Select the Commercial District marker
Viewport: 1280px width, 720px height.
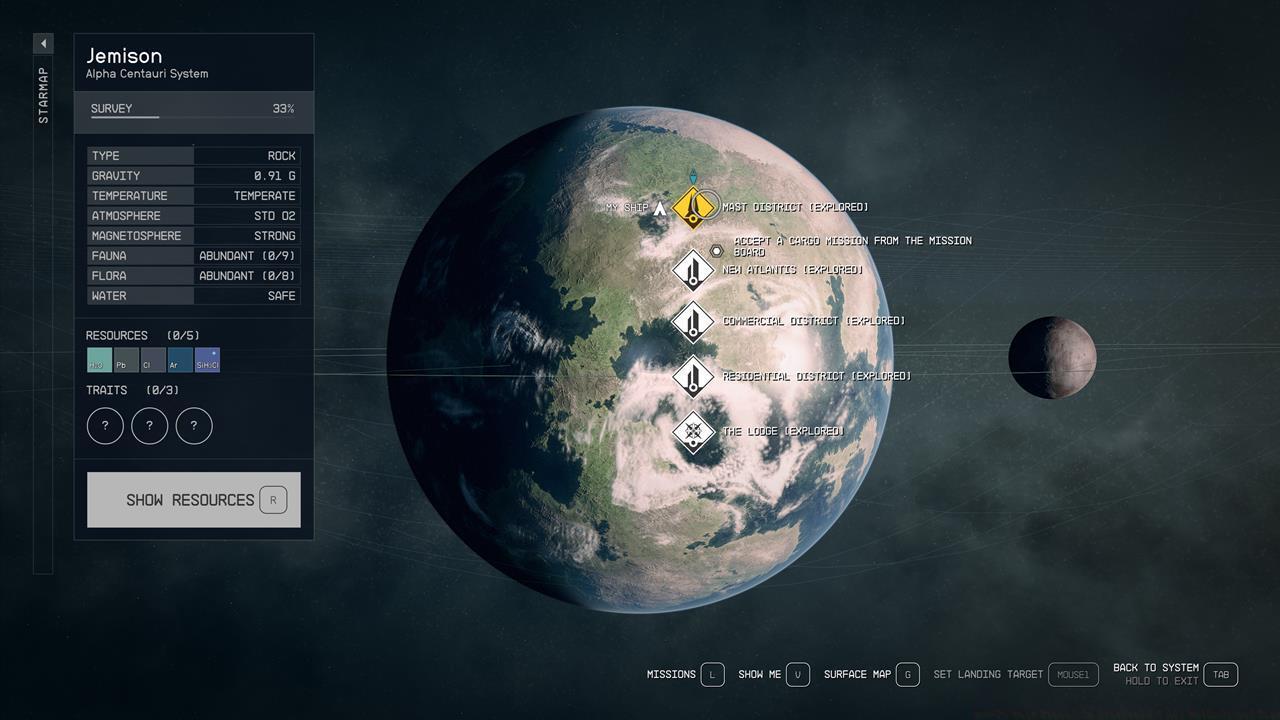tap(692, 321)
